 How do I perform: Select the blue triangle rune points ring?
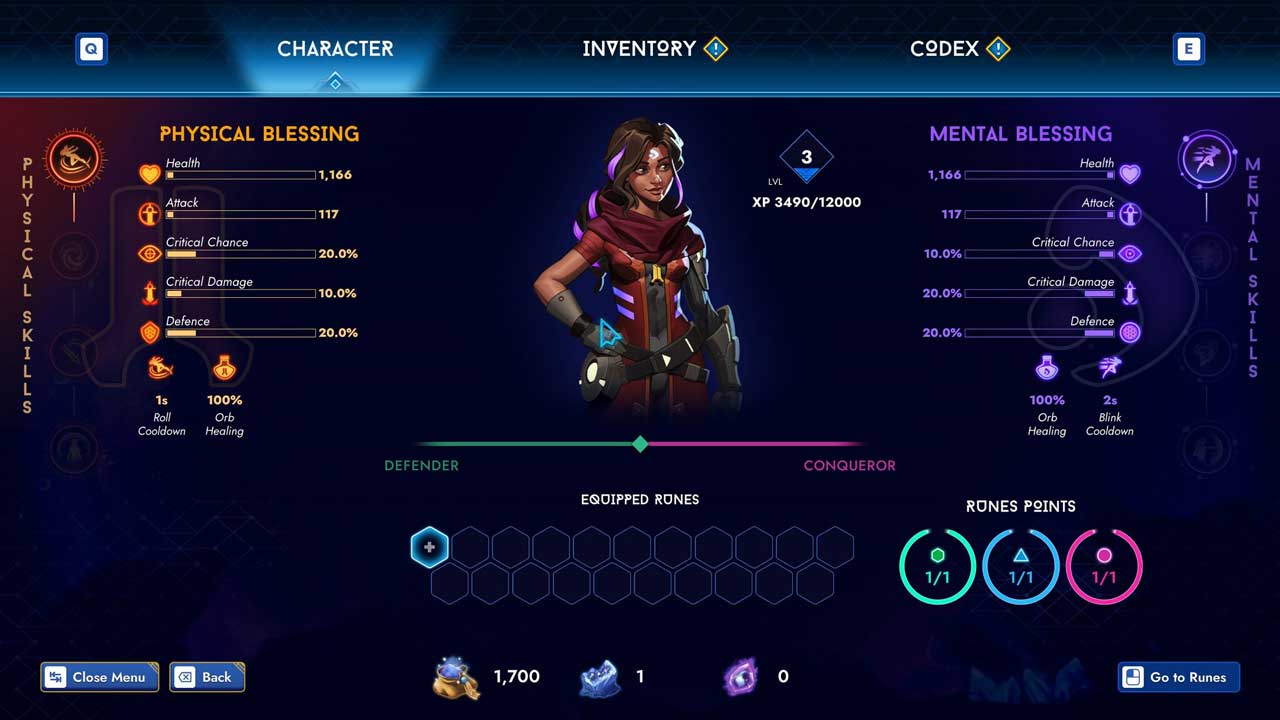click(1021, 567)
